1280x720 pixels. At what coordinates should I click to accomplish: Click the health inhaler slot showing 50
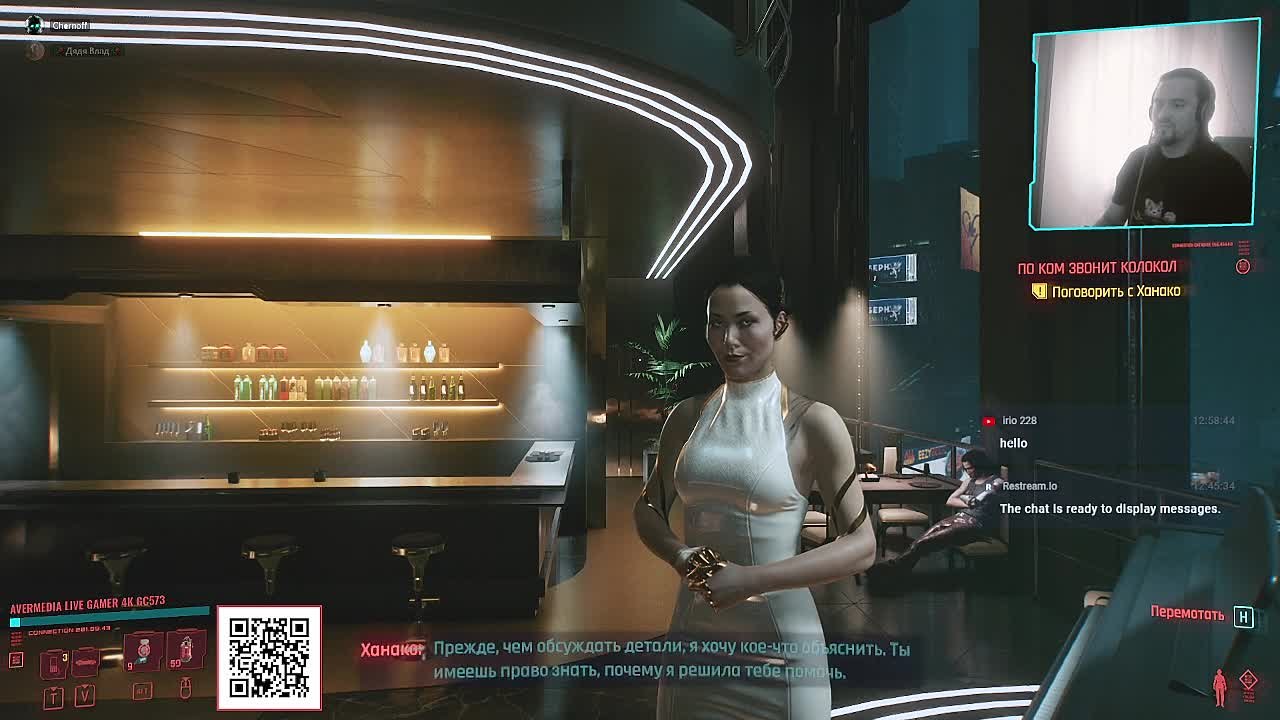186,650
